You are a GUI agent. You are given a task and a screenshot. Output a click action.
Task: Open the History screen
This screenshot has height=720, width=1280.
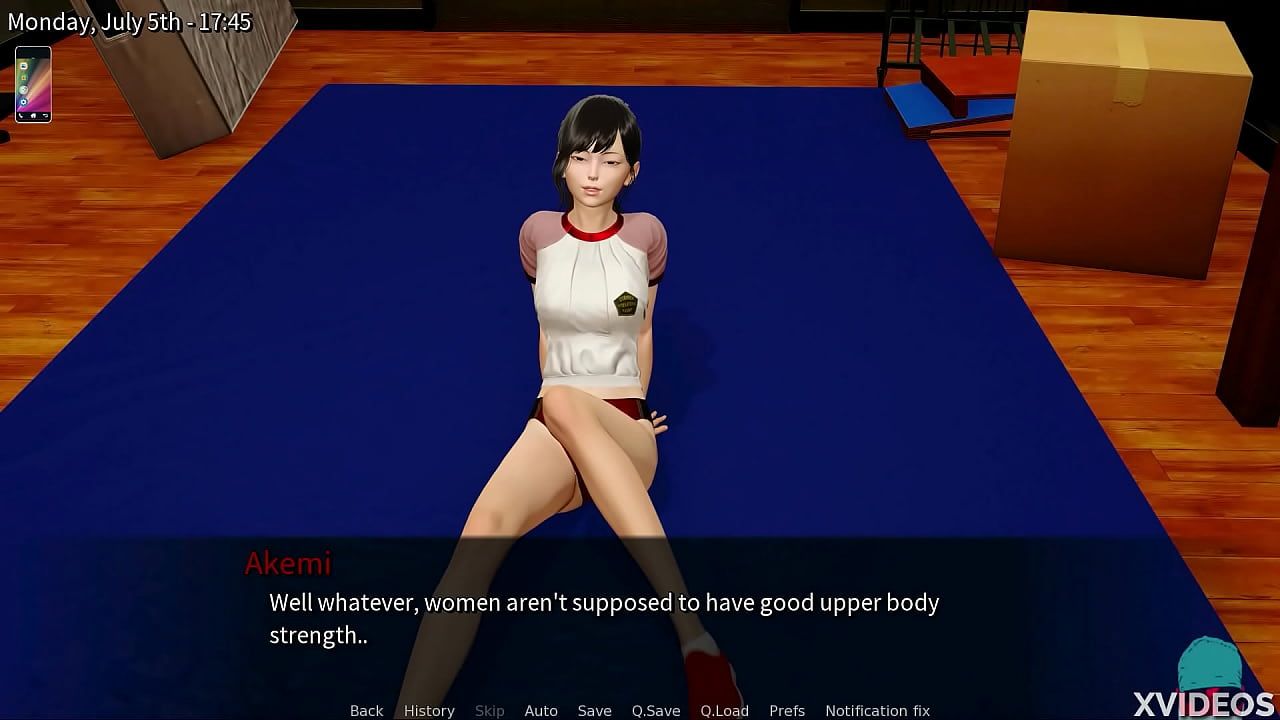pyautogui.click(x=428, y=710)
